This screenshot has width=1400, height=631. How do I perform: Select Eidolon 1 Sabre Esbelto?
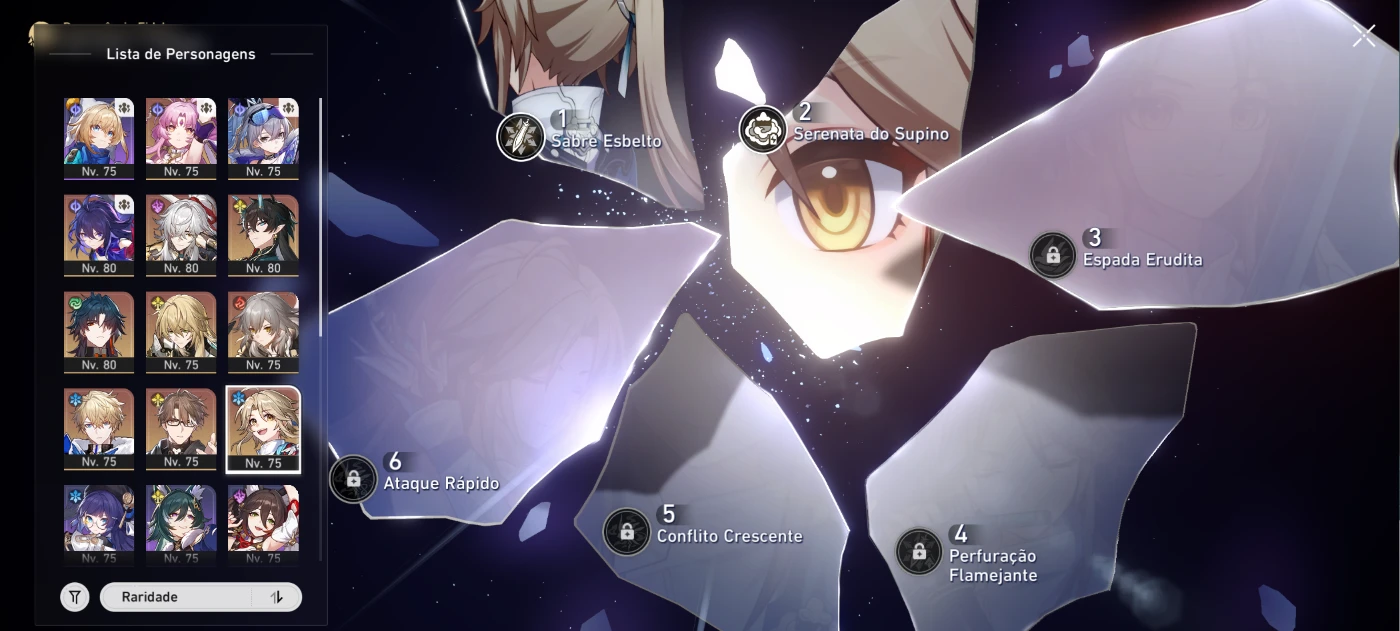coord(520,136)
